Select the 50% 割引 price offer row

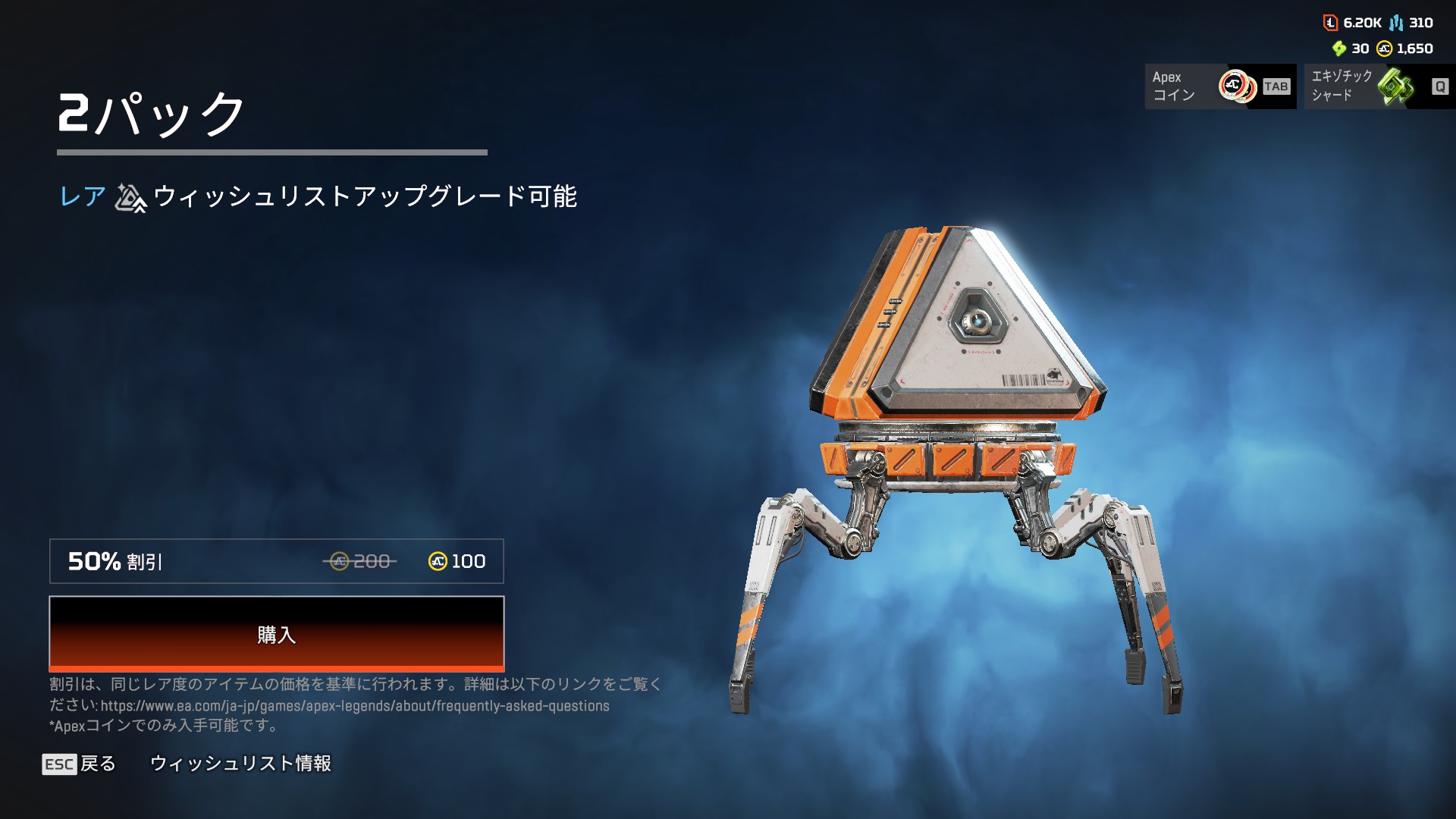(276, 561)
